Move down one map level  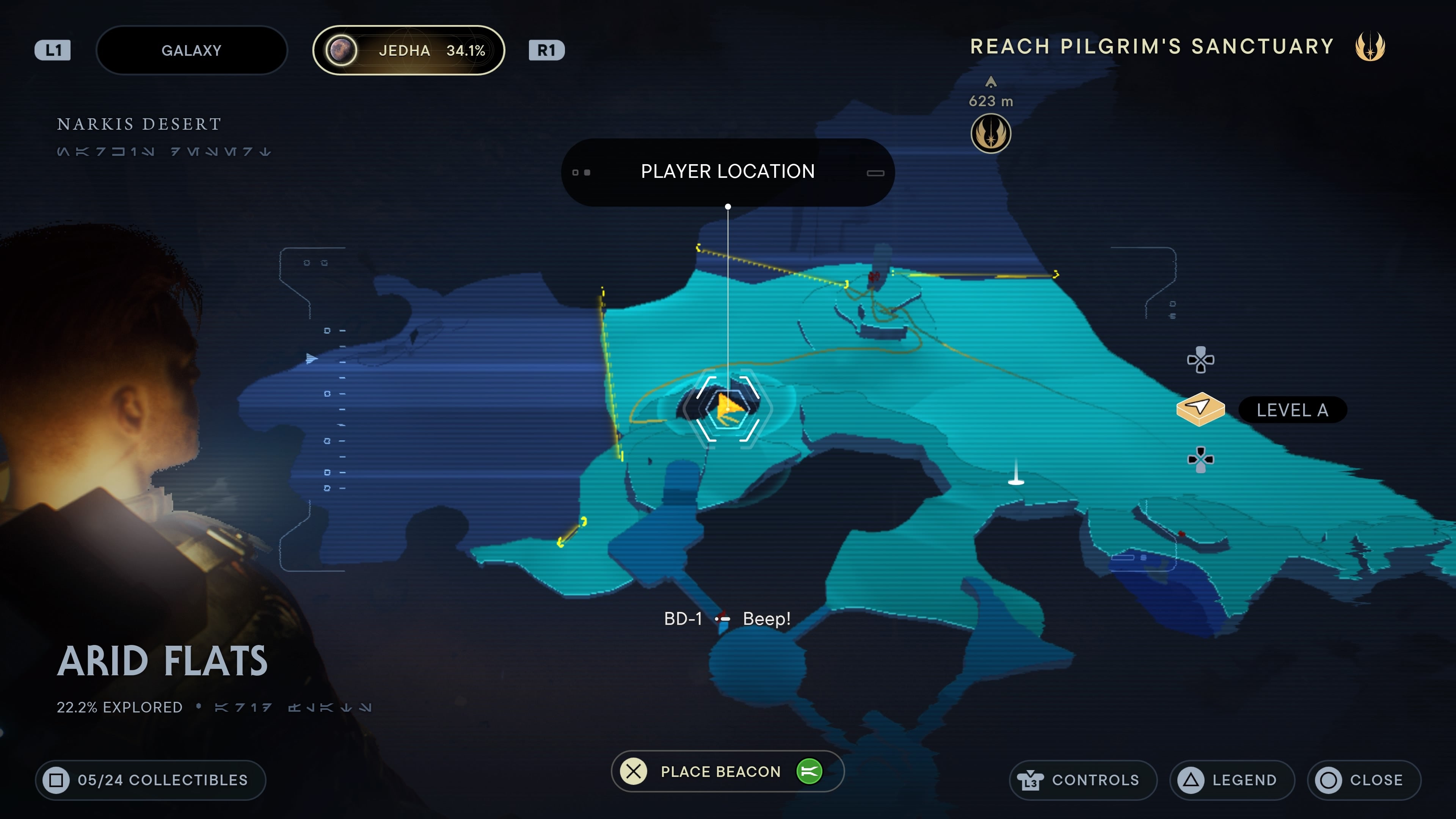(x=1200, y=459)
